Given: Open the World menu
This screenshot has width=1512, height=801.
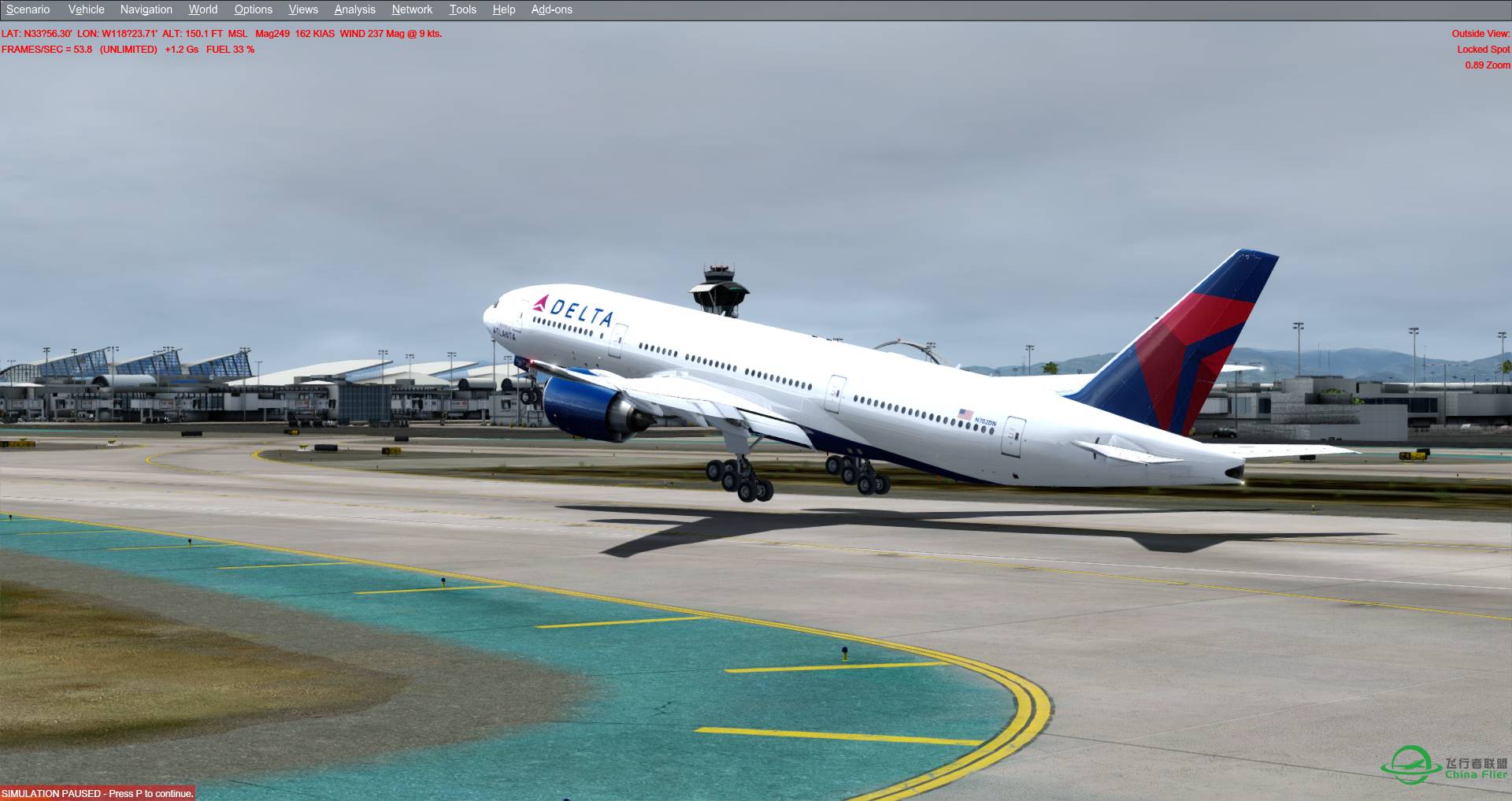Looking at the screenshot, I should [x=202, y=9].
